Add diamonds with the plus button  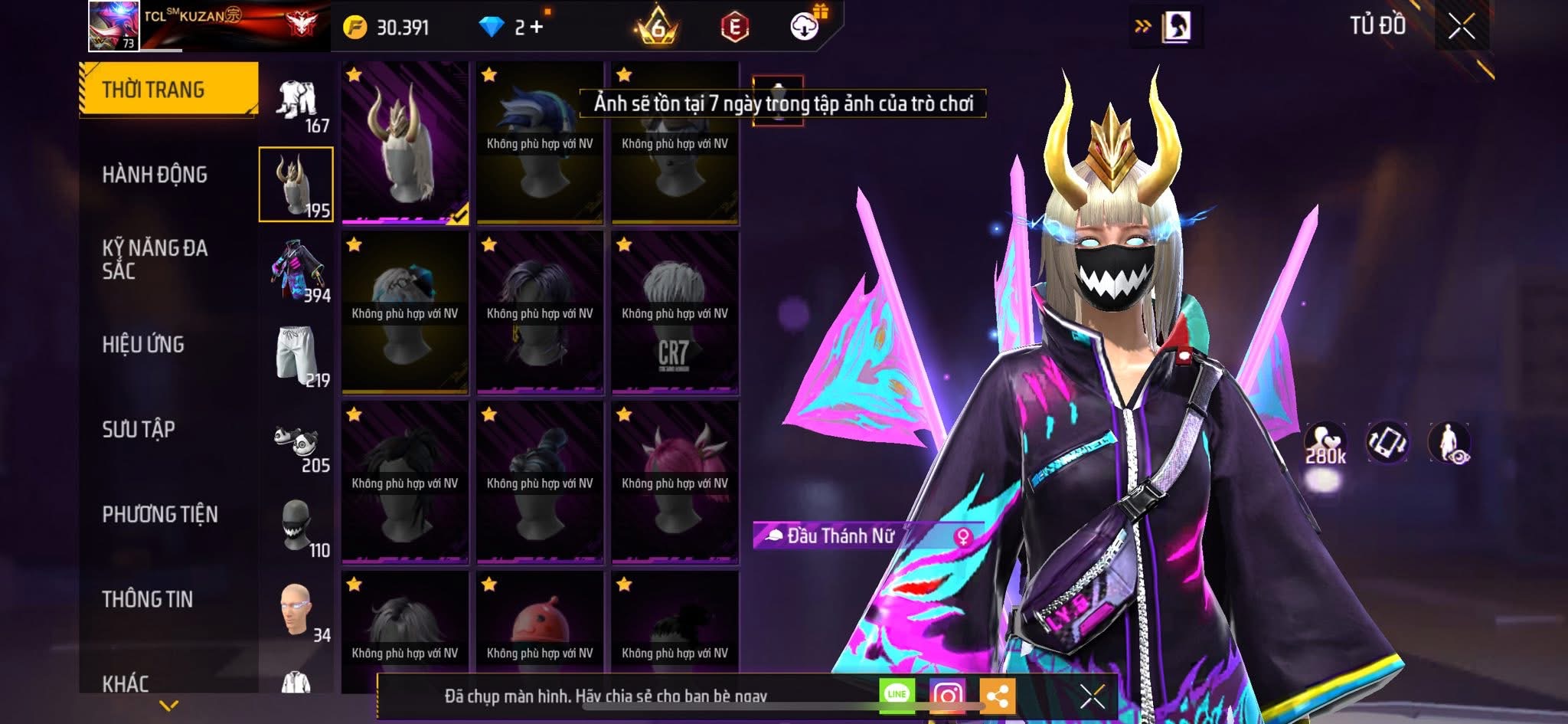(536, 28)
